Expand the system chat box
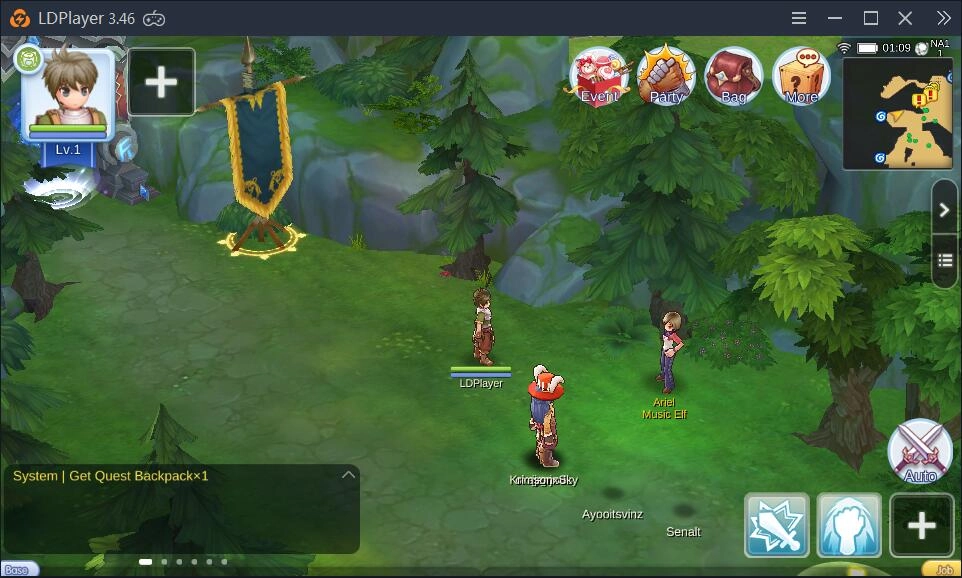The image size is (962, 578). (x=348, y=475)
